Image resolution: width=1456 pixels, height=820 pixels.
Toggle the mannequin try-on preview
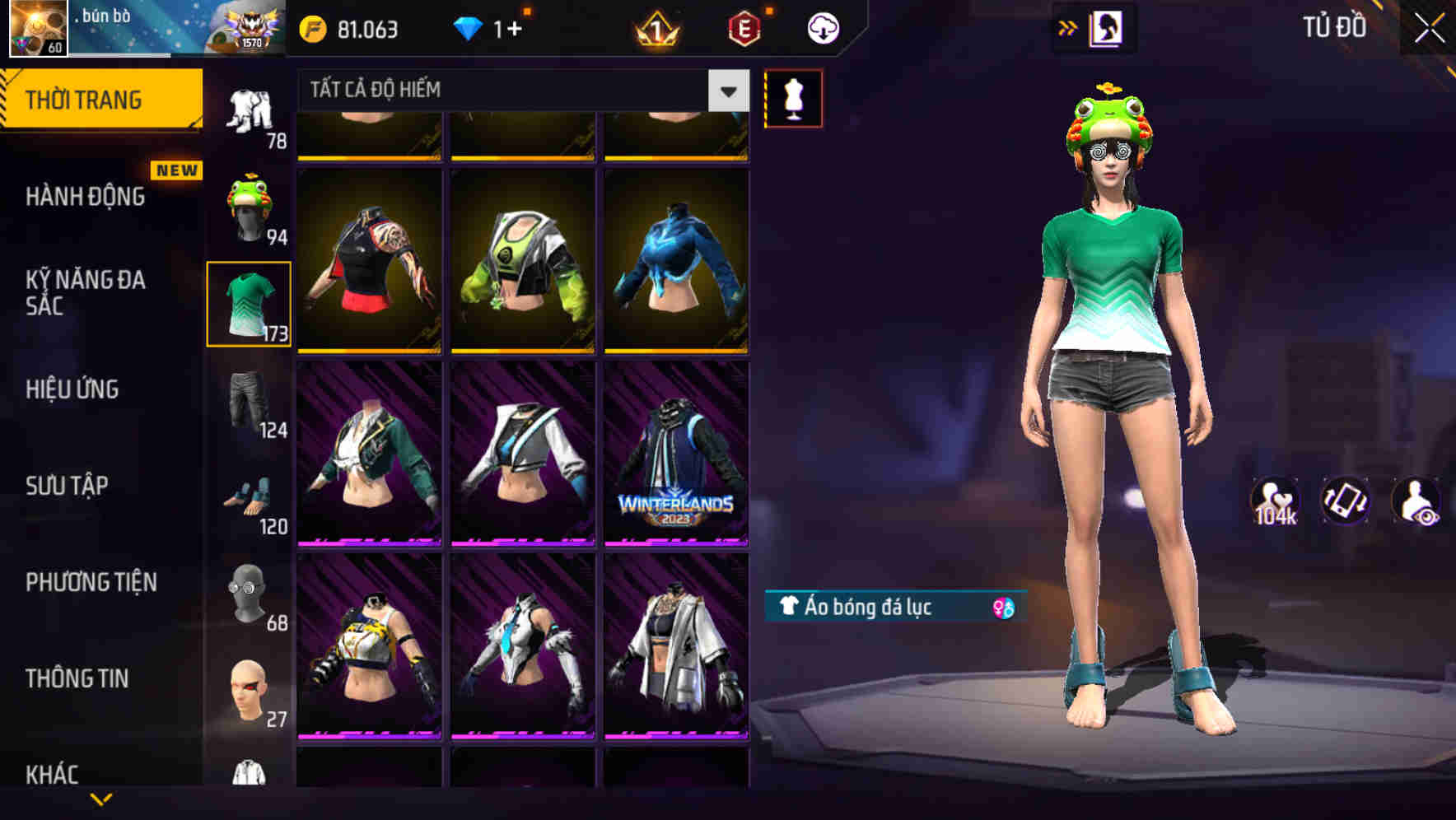[793, 99]
